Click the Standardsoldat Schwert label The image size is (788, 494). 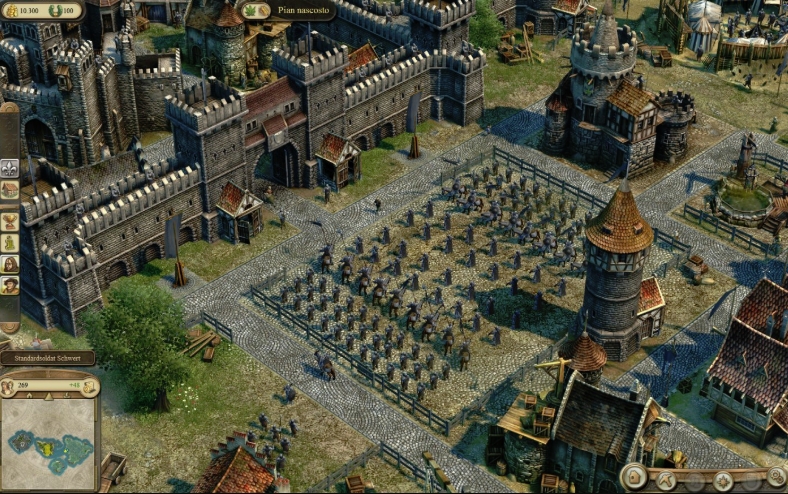pos(48,357)
